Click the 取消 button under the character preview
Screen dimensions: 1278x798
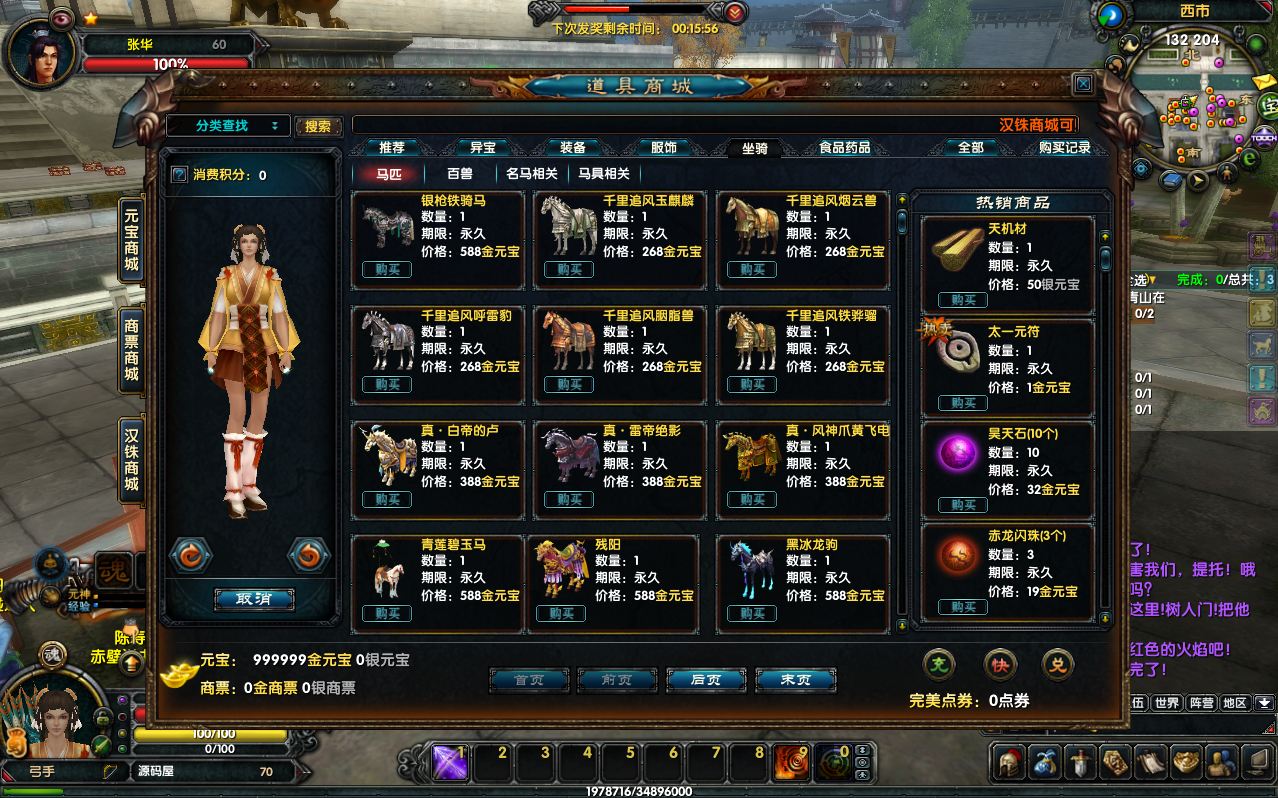(253, 600)
